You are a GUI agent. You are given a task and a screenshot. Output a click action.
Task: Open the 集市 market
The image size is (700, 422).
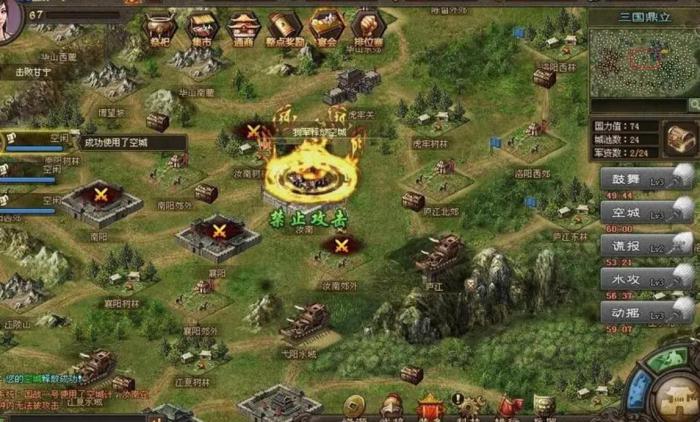click(x=203, y=29)
